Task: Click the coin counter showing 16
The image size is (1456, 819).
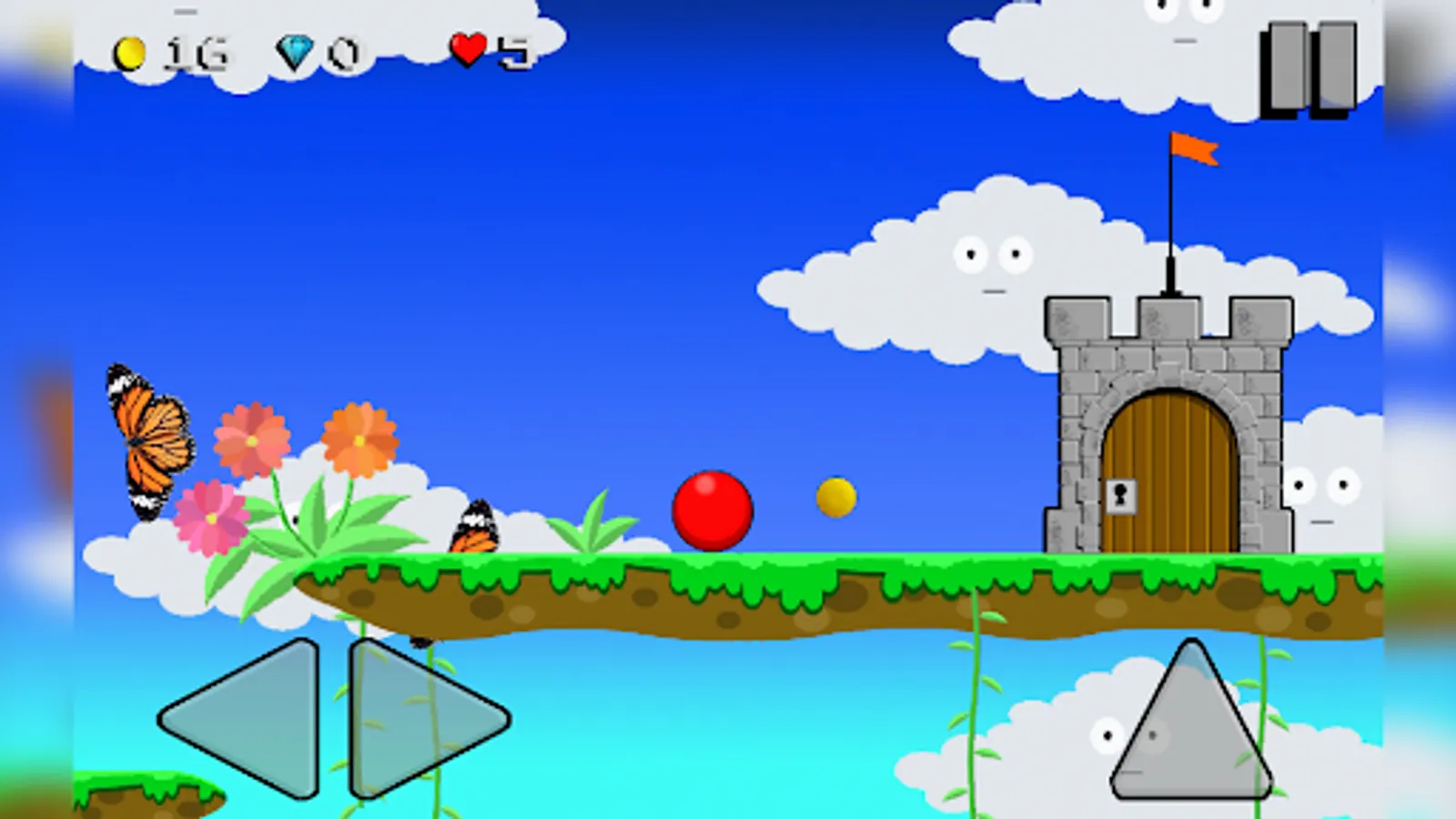Action: coord(164,53)
